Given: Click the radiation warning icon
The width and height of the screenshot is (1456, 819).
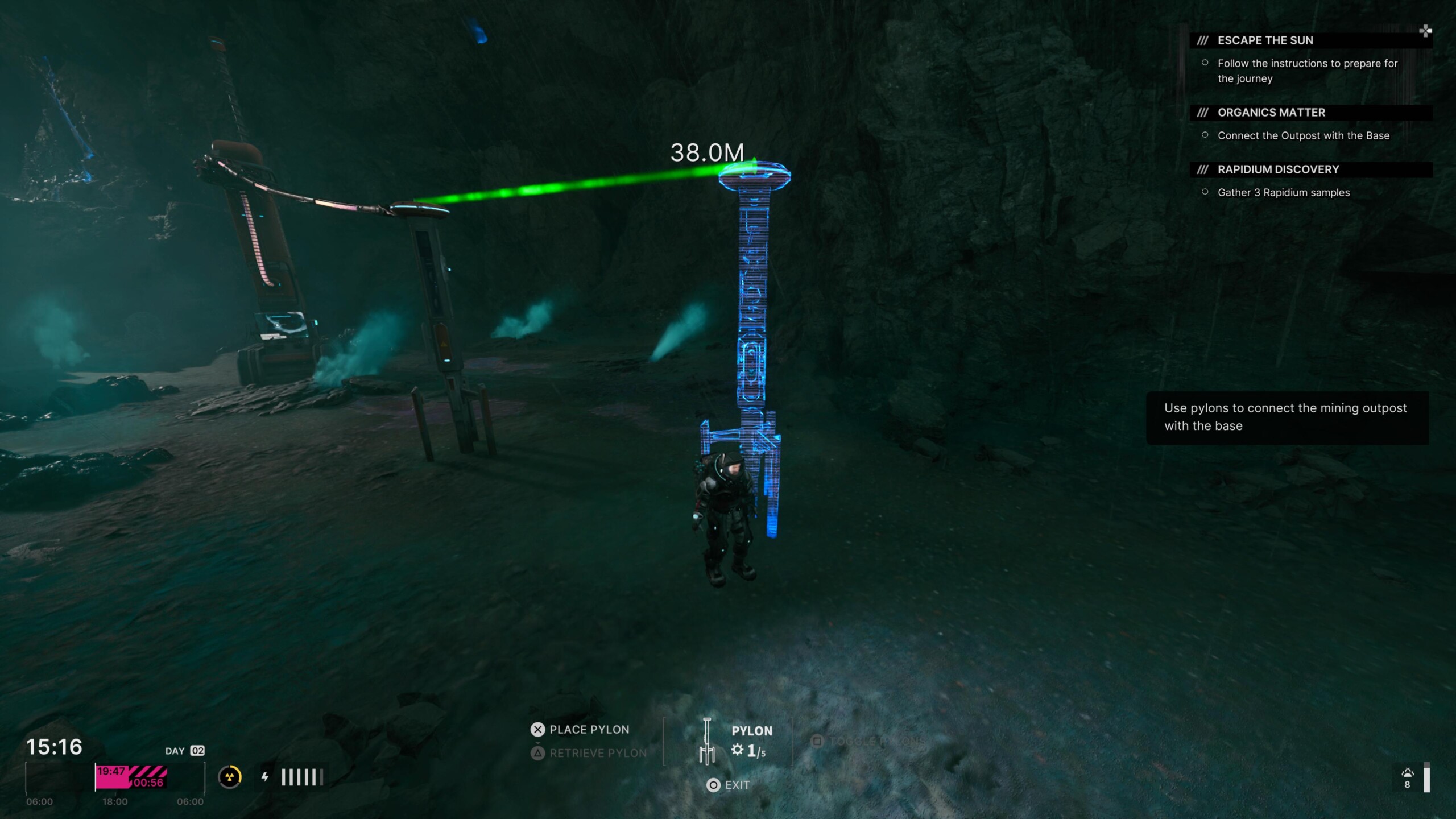Looking at the screenshot, I should pyautogui.click(x=230, y=777).
